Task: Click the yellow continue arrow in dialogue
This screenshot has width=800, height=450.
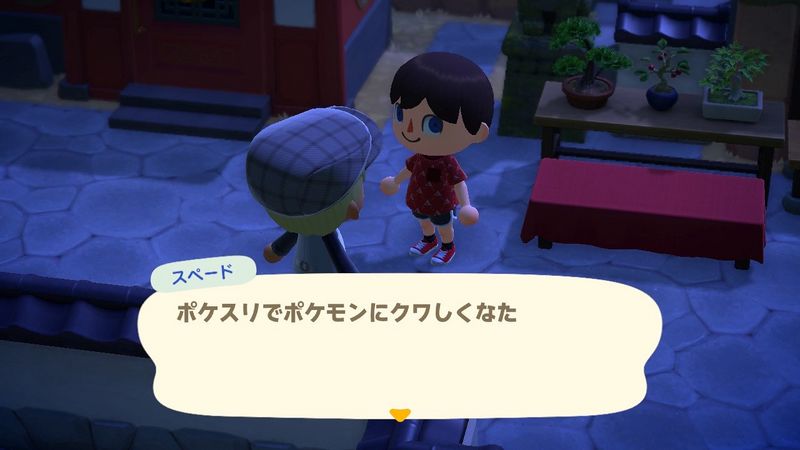Action: pos(400,412)
